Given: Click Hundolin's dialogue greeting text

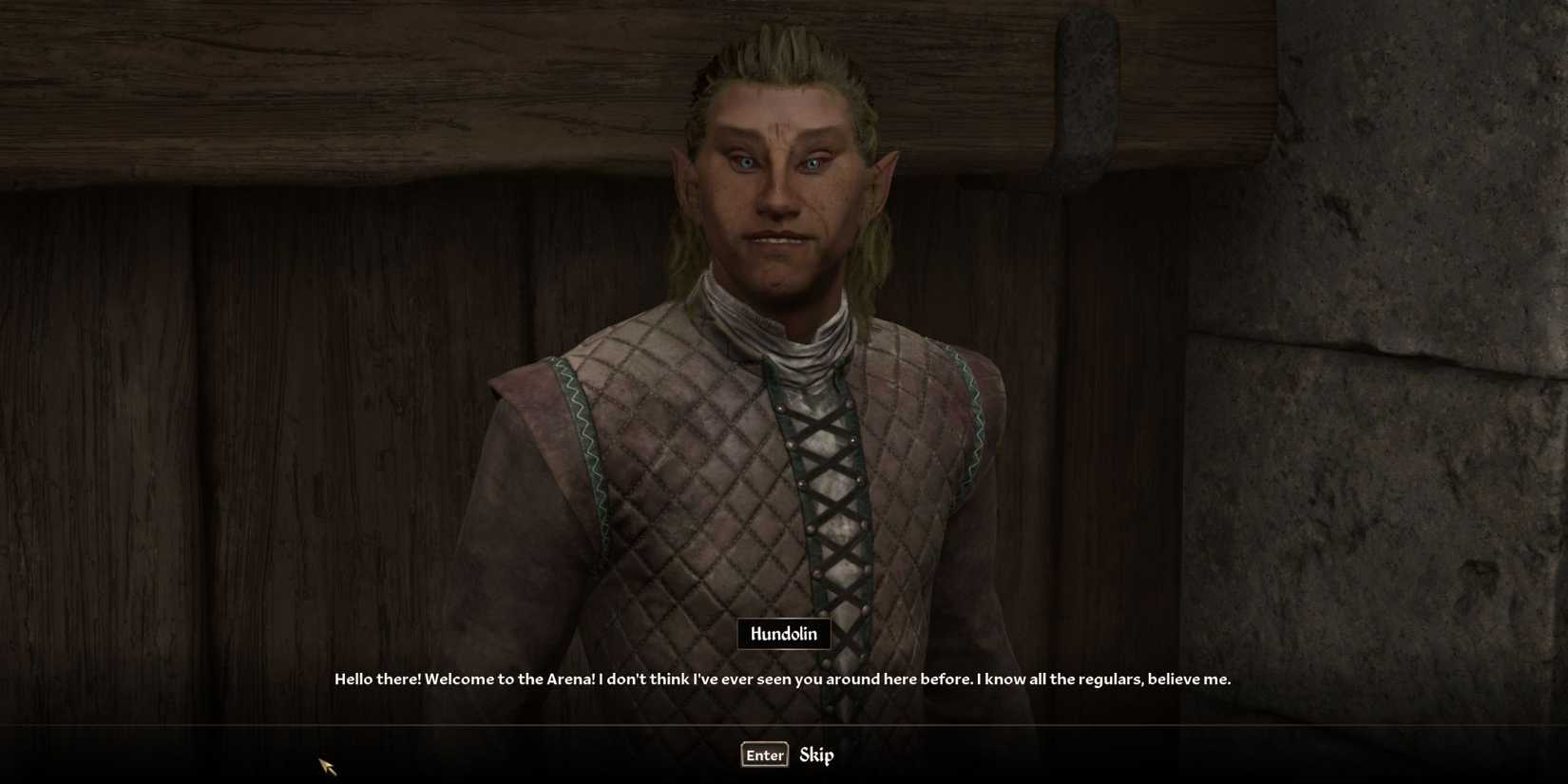Looking at the screenshot, I should click(x=781, y=679).
